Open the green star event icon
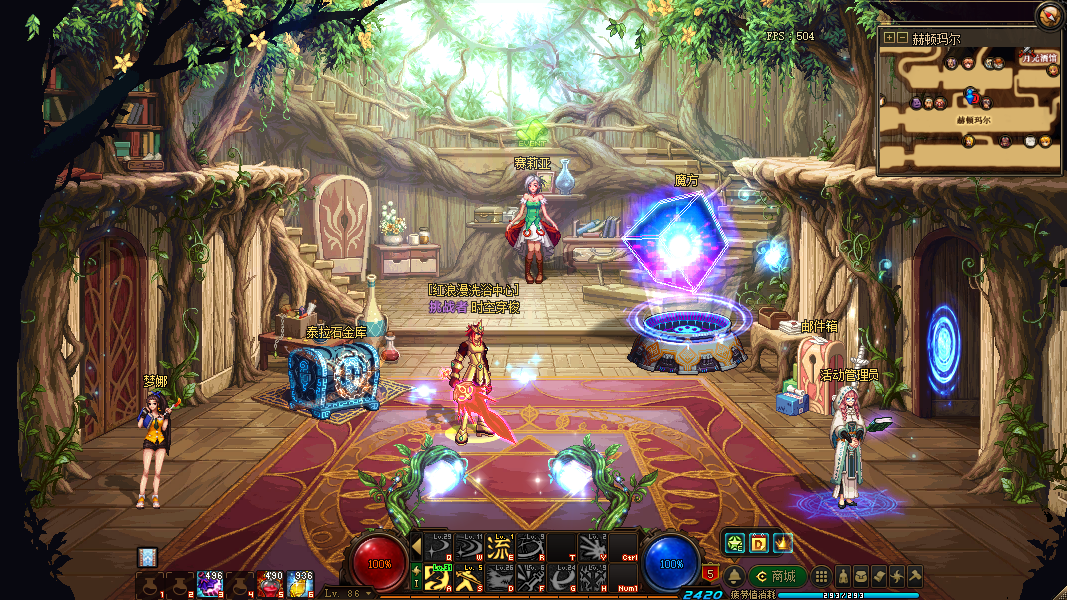The height and width of the screenshot is (600, 1067). 735,543
